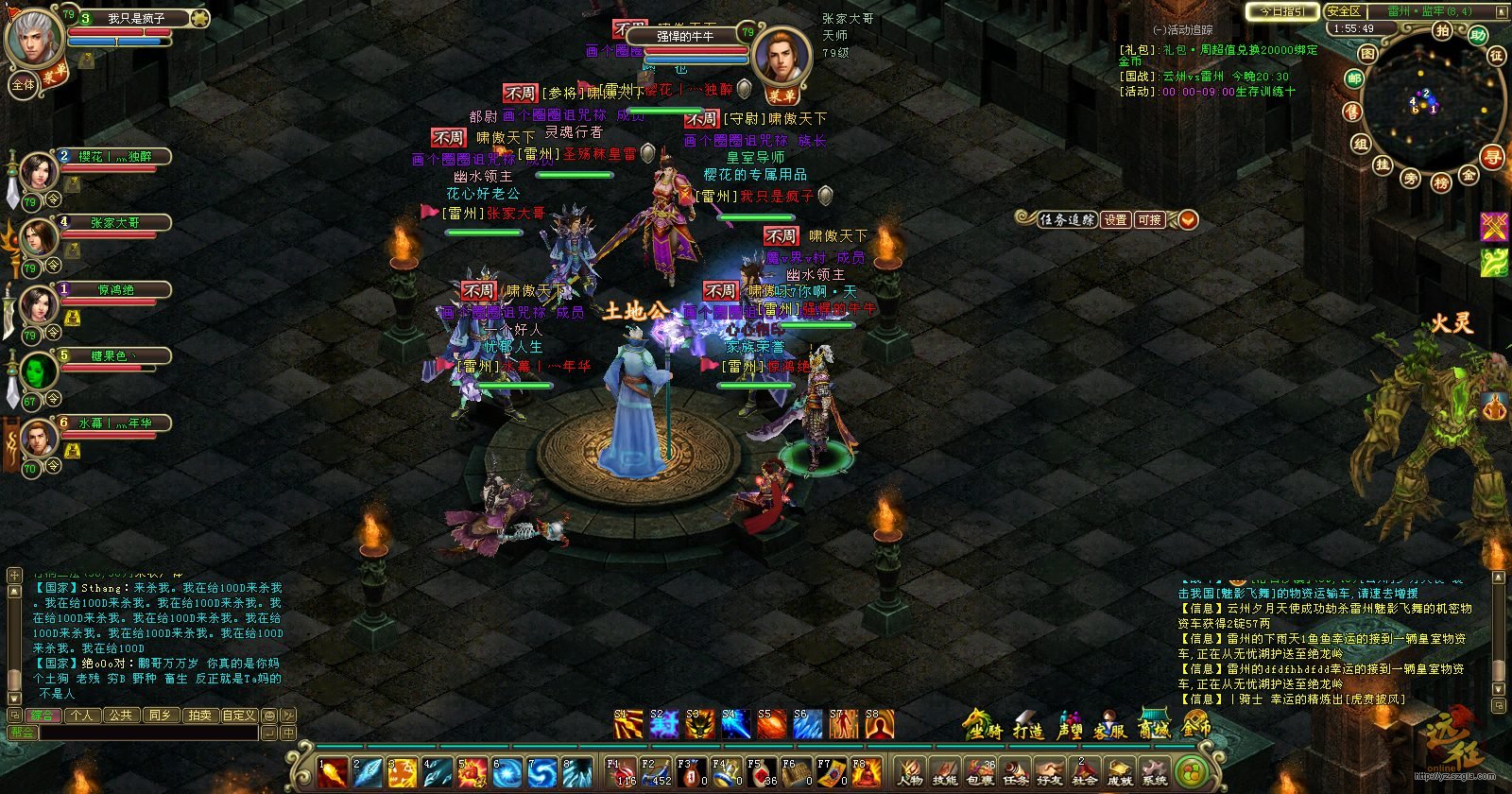Open the 坐骑 mount menu

(x=983, y=725)
